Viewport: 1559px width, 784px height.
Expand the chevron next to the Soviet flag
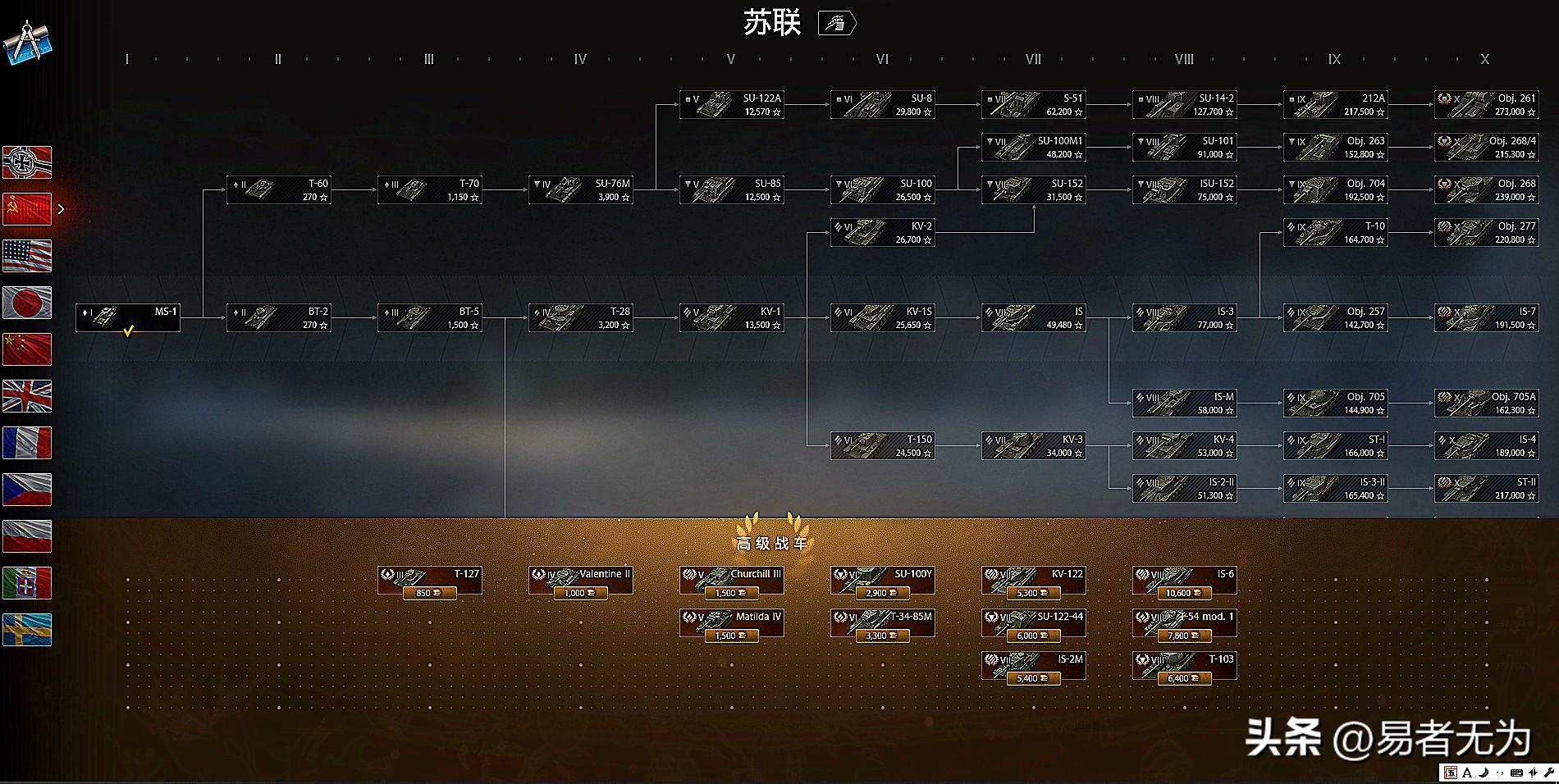(x=62, y=209)
